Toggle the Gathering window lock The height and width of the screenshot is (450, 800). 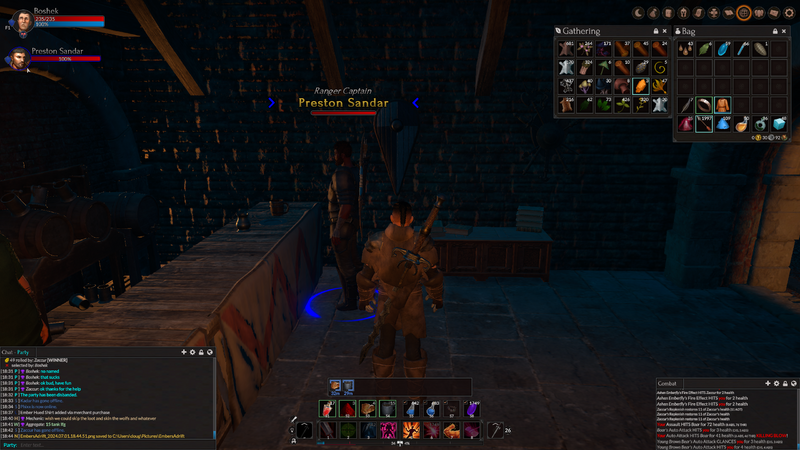655,32
